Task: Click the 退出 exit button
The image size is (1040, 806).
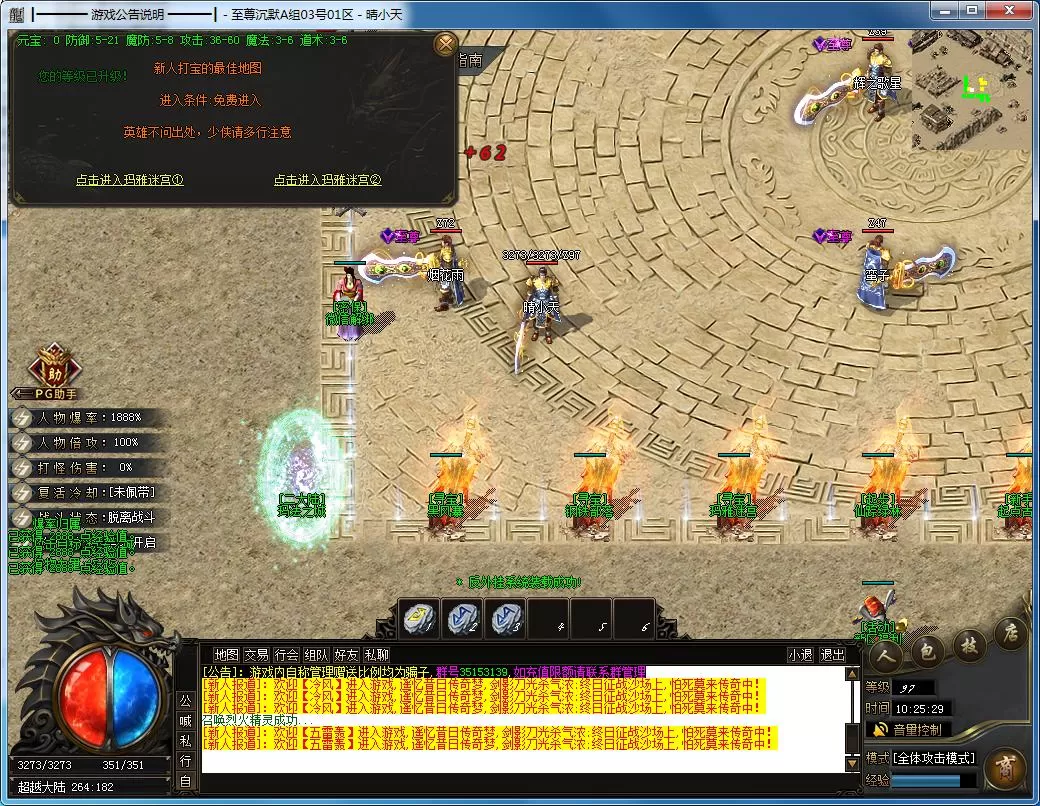Action: [832, 655]
